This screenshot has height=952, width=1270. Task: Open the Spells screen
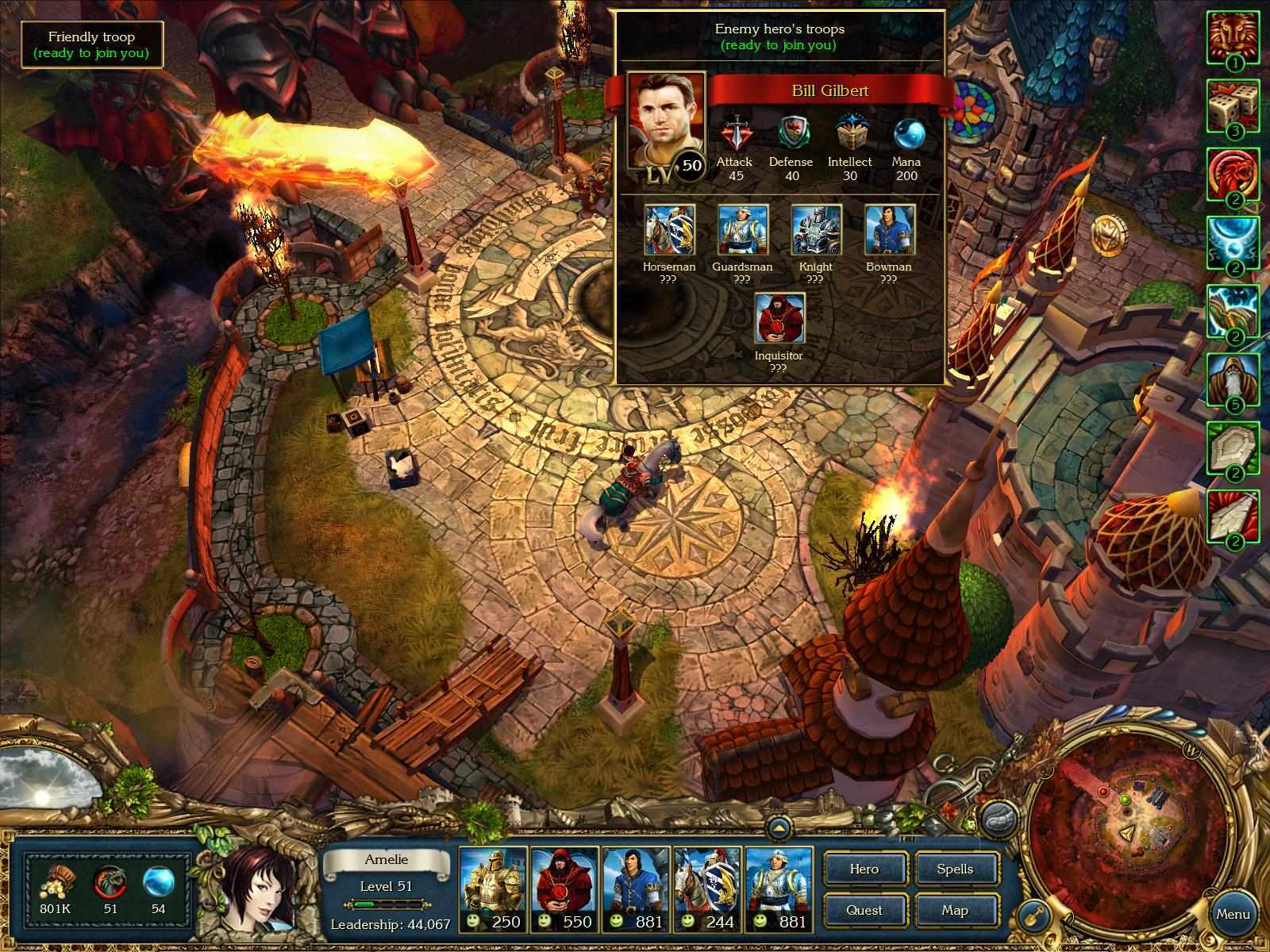click(x=956, y=869)
